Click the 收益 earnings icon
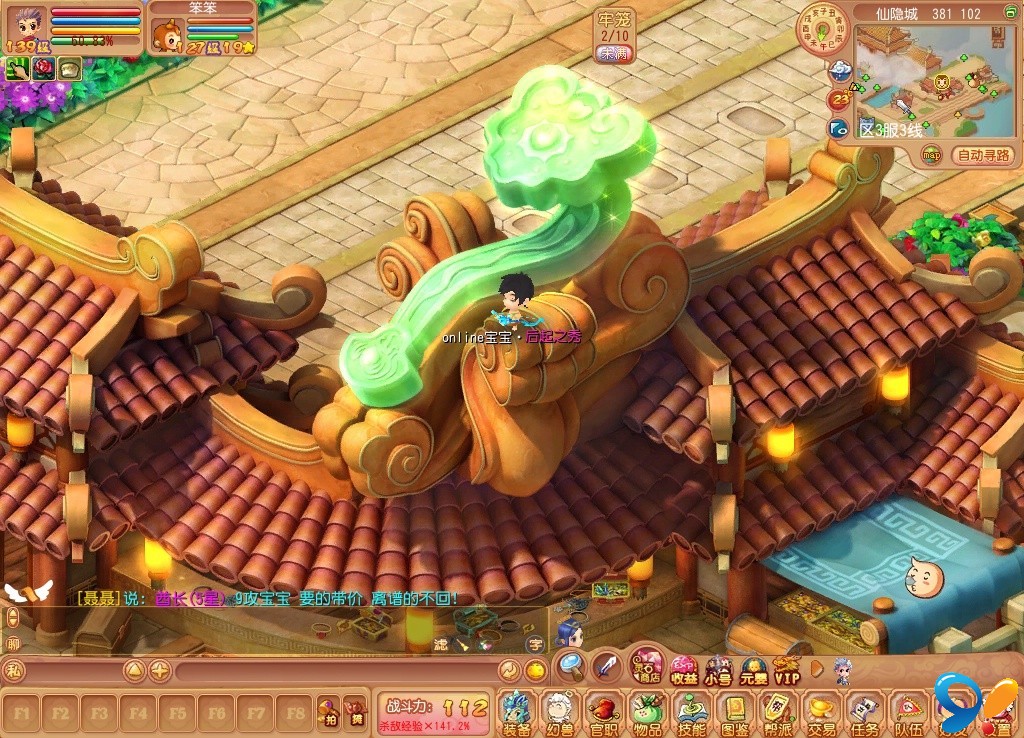Viewport: 1024px width, 738px height. [x=684, y=668]
